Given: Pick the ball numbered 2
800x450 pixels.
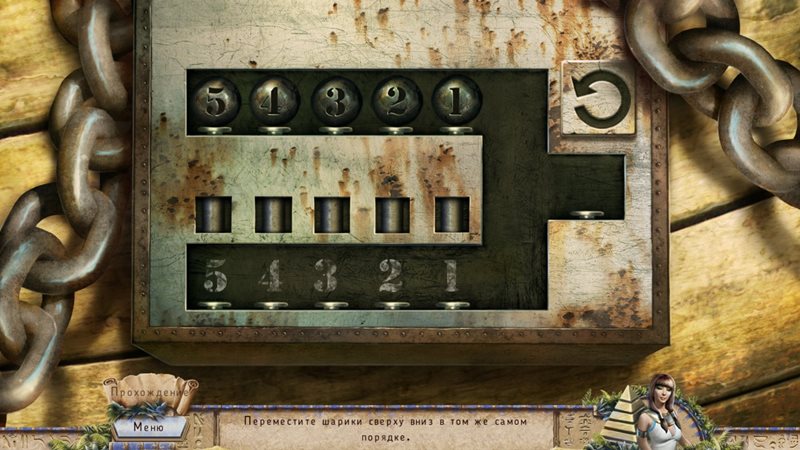Looking at the screenshot, I should [395, 101].
